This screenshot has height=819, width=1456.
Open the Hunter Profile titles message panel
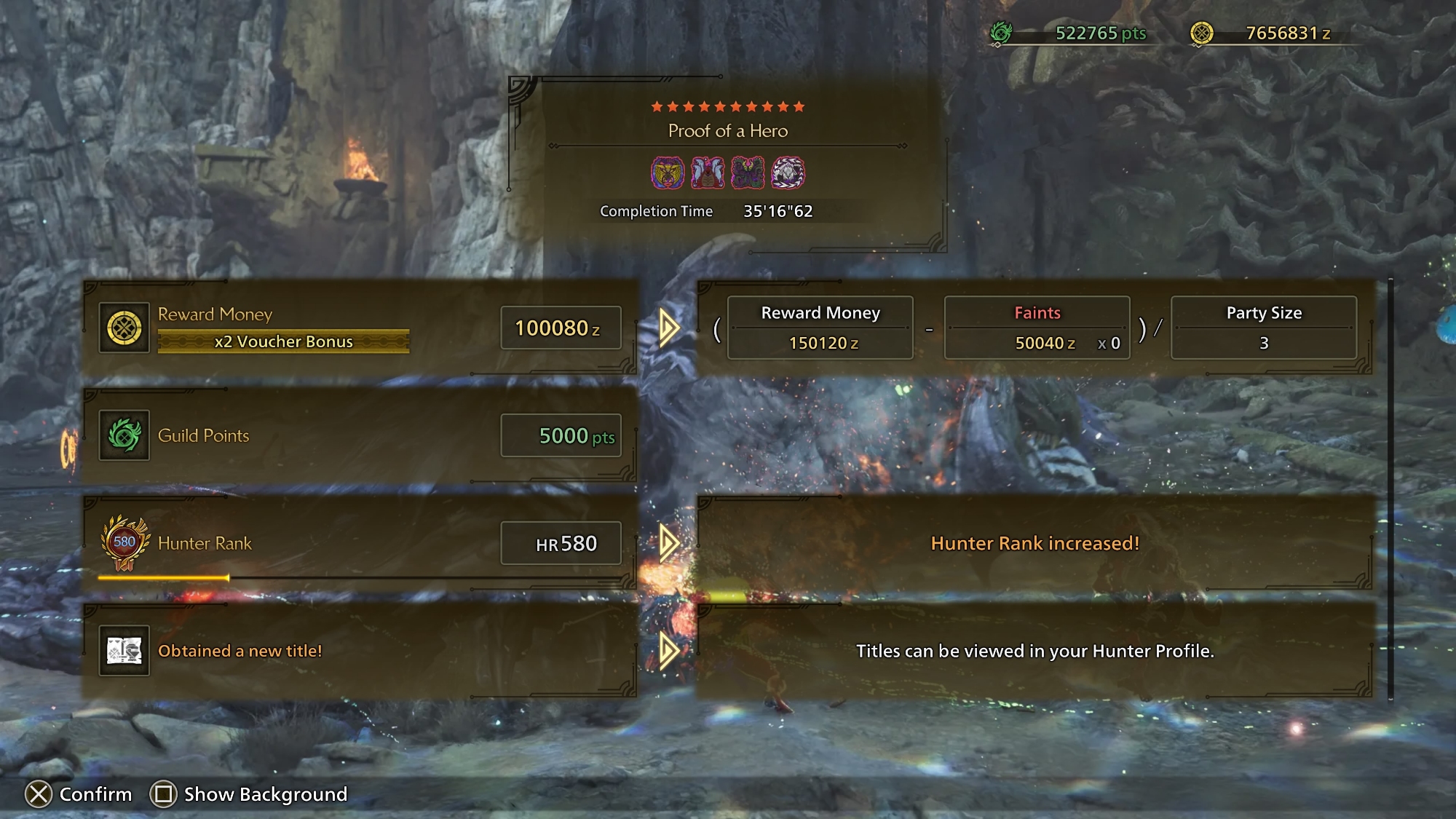(x=1034, y=651)
